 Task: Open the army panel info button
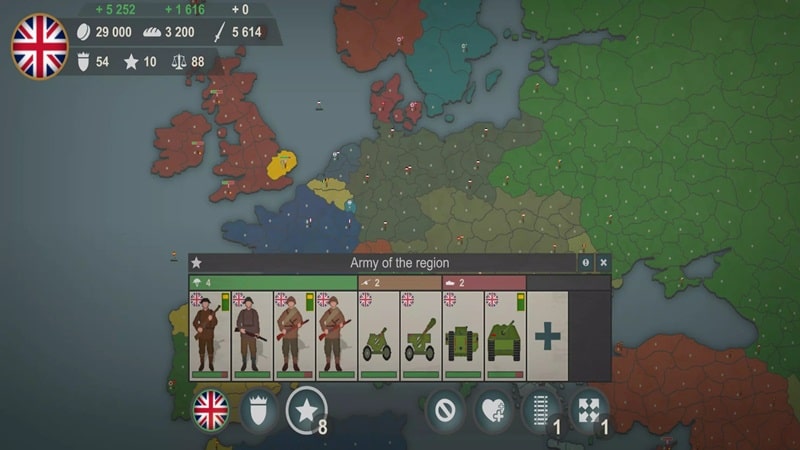pyautogui.click(x=586, y=263)
